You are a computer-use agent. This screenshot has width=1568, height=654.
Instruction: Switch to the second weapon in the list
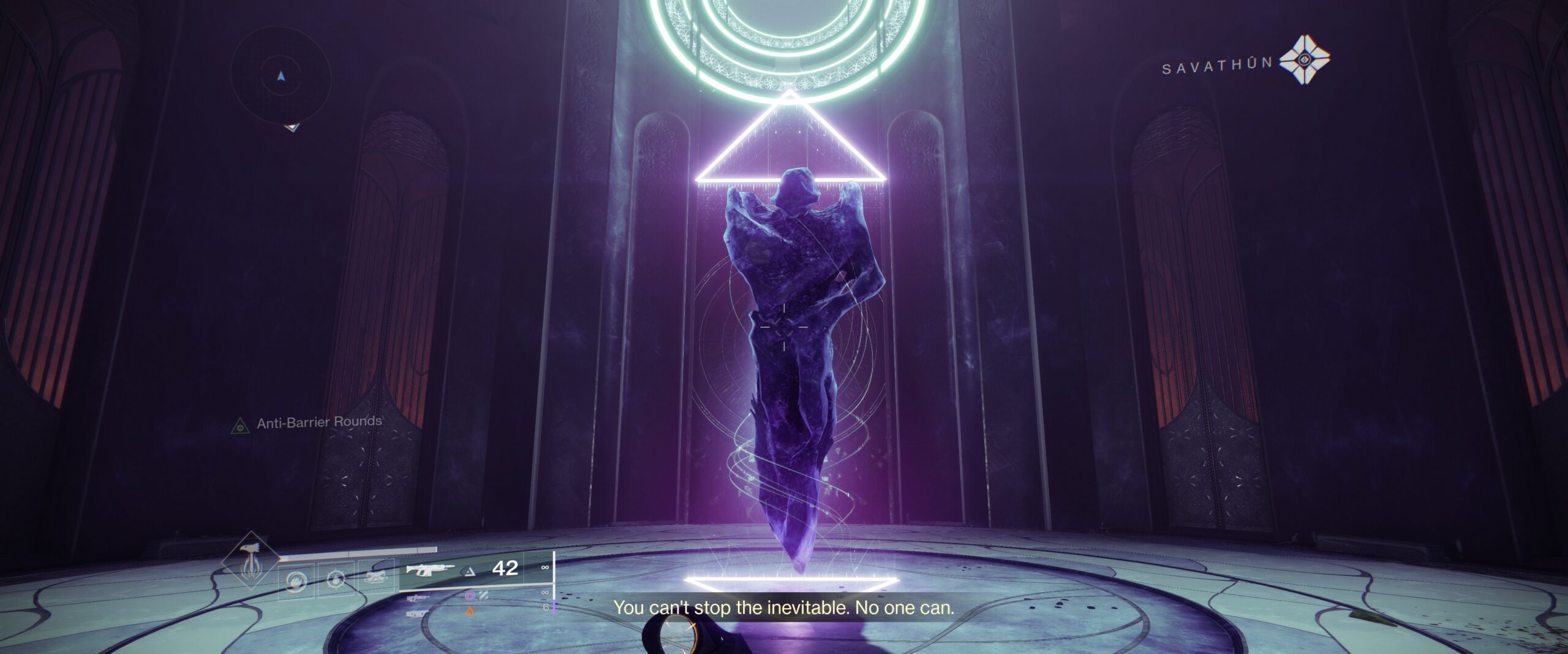pos(418,597)
